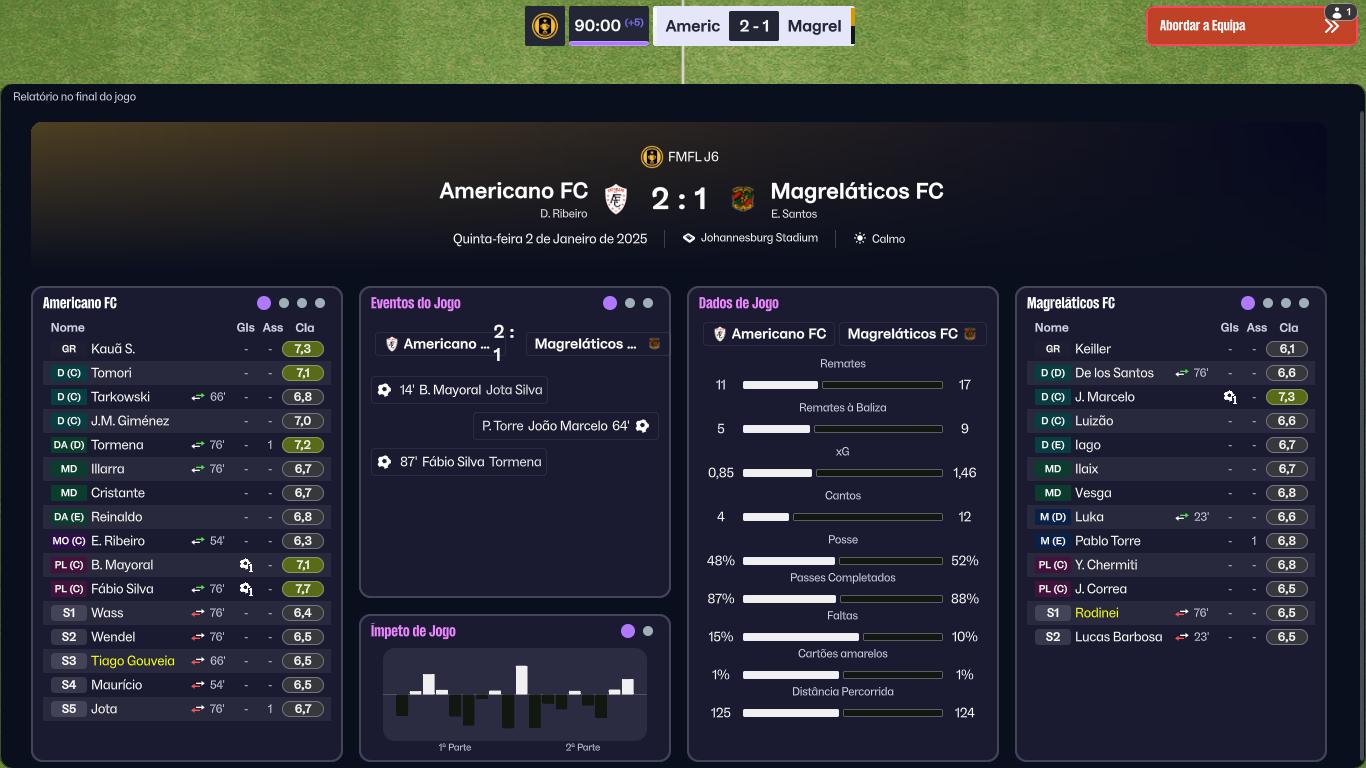Select Pablo Torre in the away lineup

pos(1107,541)
